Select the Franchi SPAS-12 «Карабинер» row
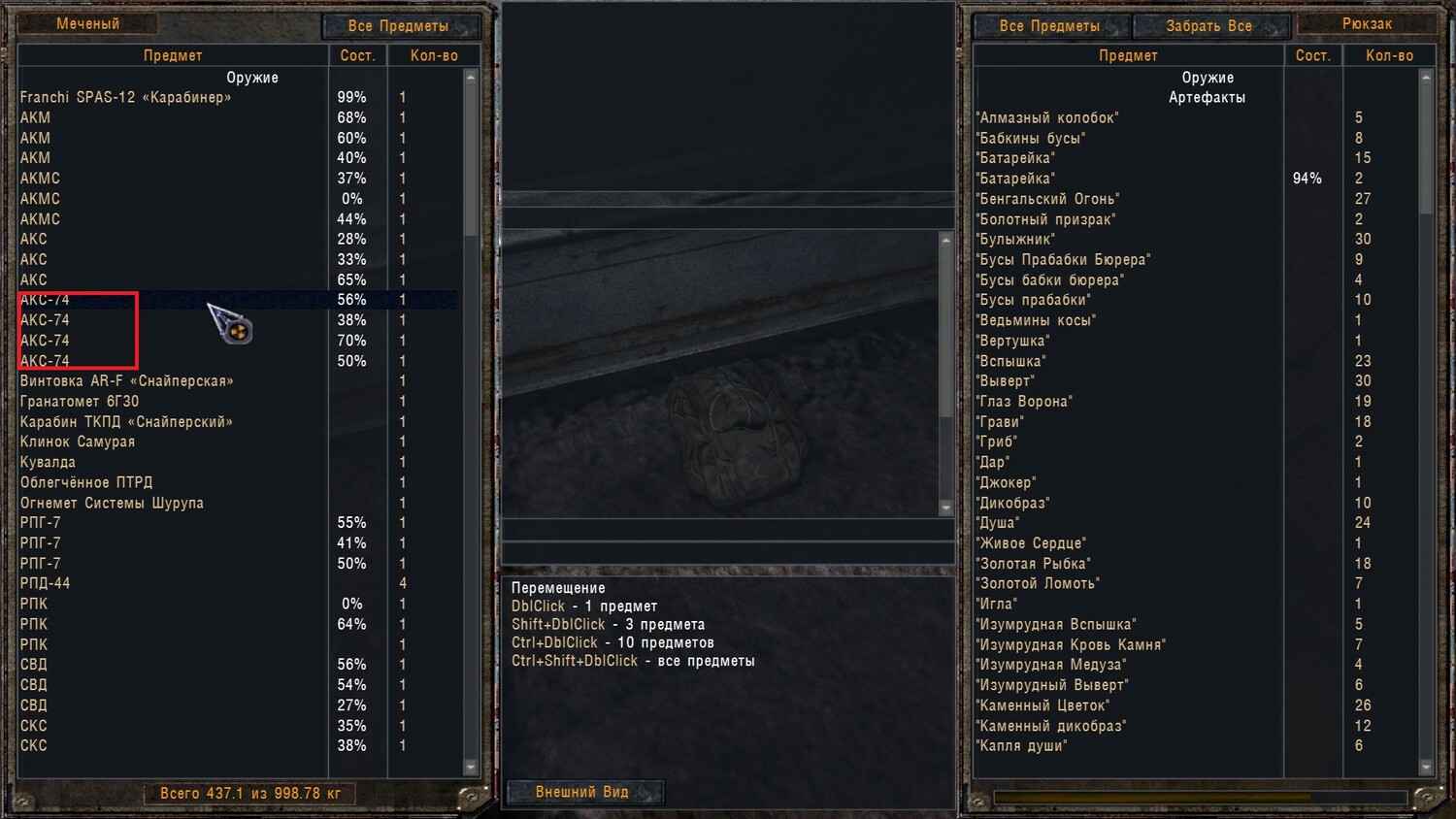The height and width of the screenshot is (819, 1456). [x=126, y=97]
